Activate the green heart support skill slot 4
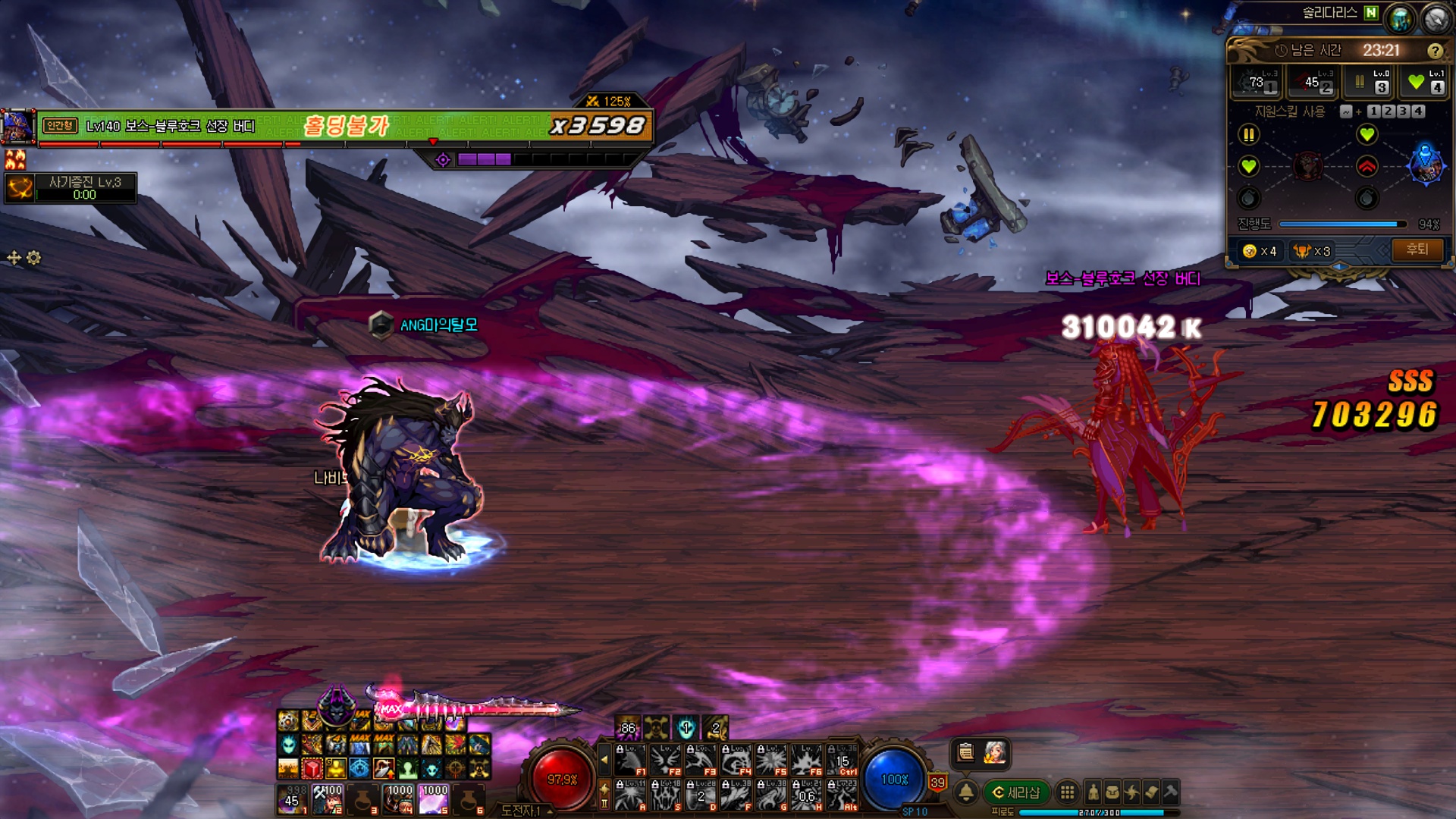 [x=1425, y=82]
